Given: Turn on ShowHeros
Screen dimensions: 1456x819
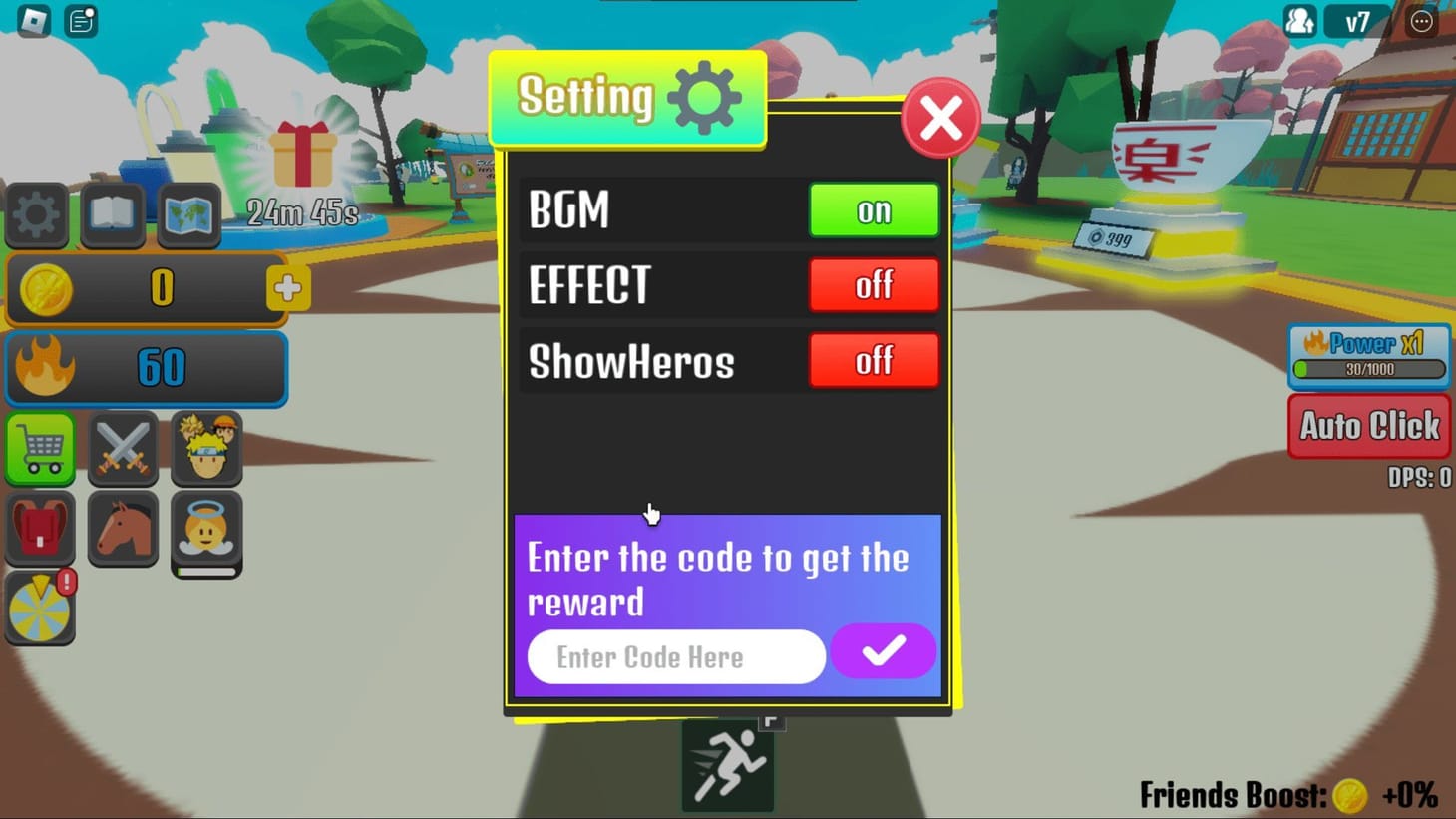Looking at the screenshot, I should [x=874, y=361].
